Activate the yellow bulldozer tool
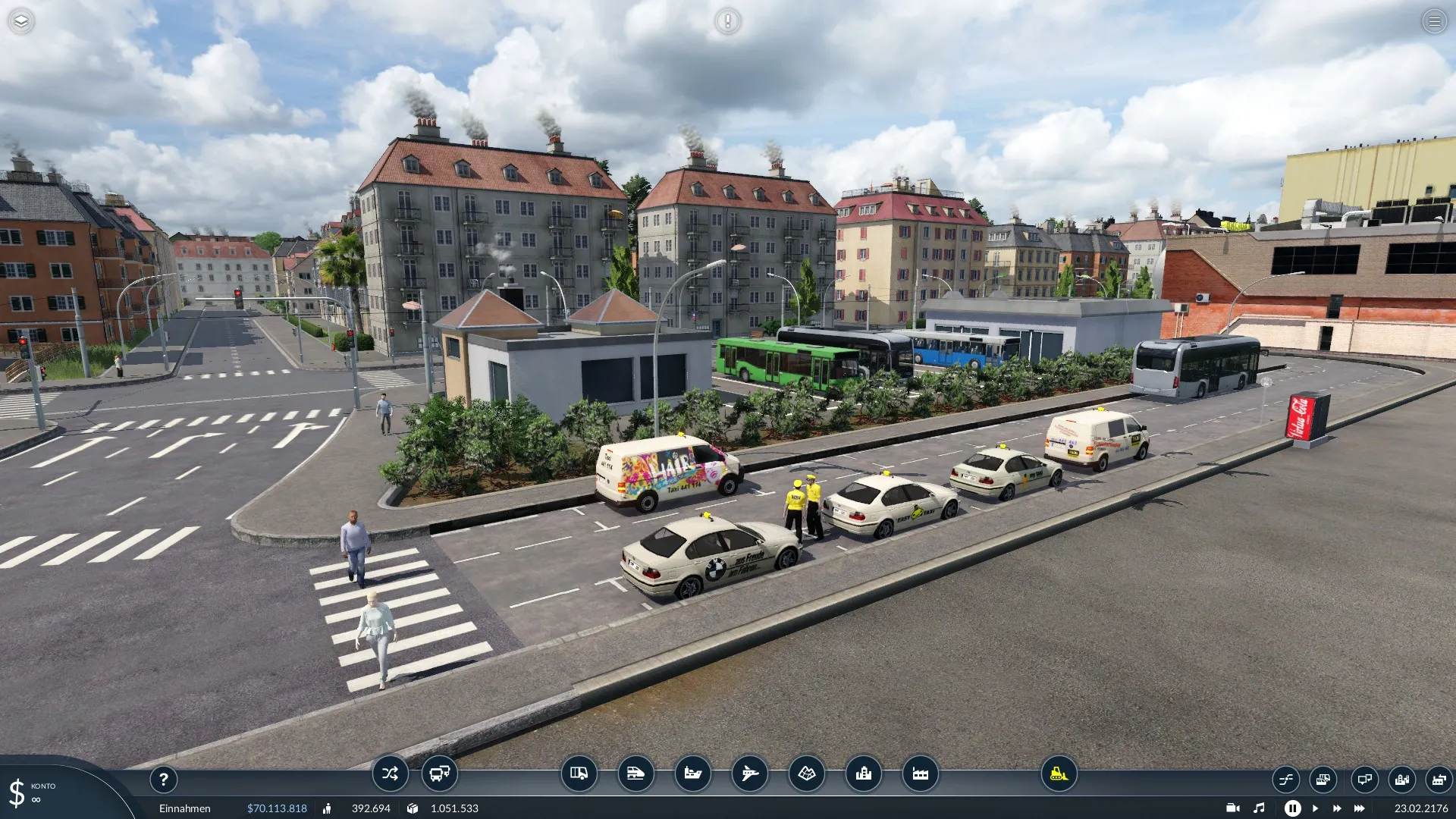The width and height of the screenshot is (1456, 819). tap(1059, 773)
